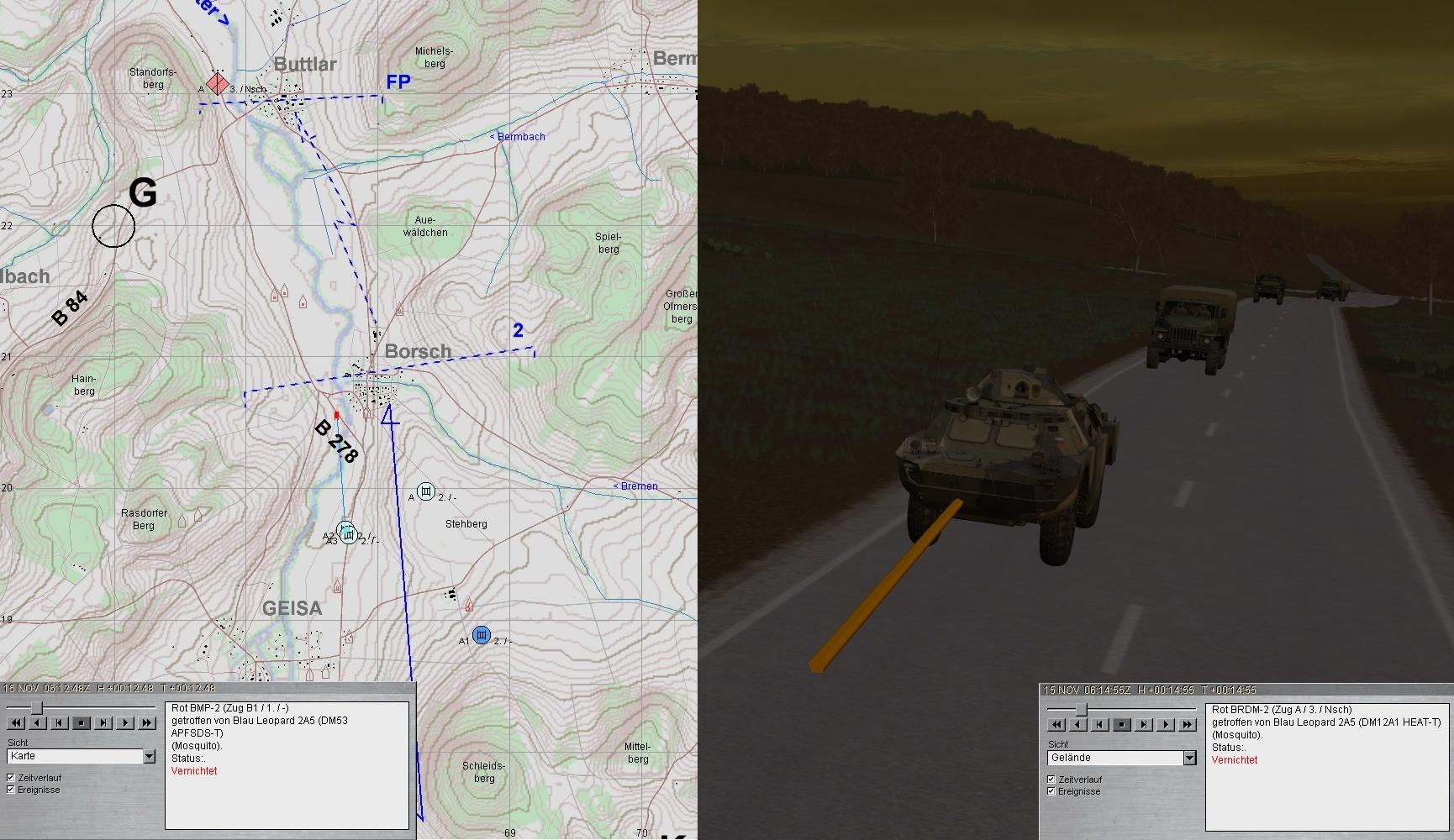Stop playback in the Gelände replay panel
Screen dimensions: 1454x840
click(1122, 724)
